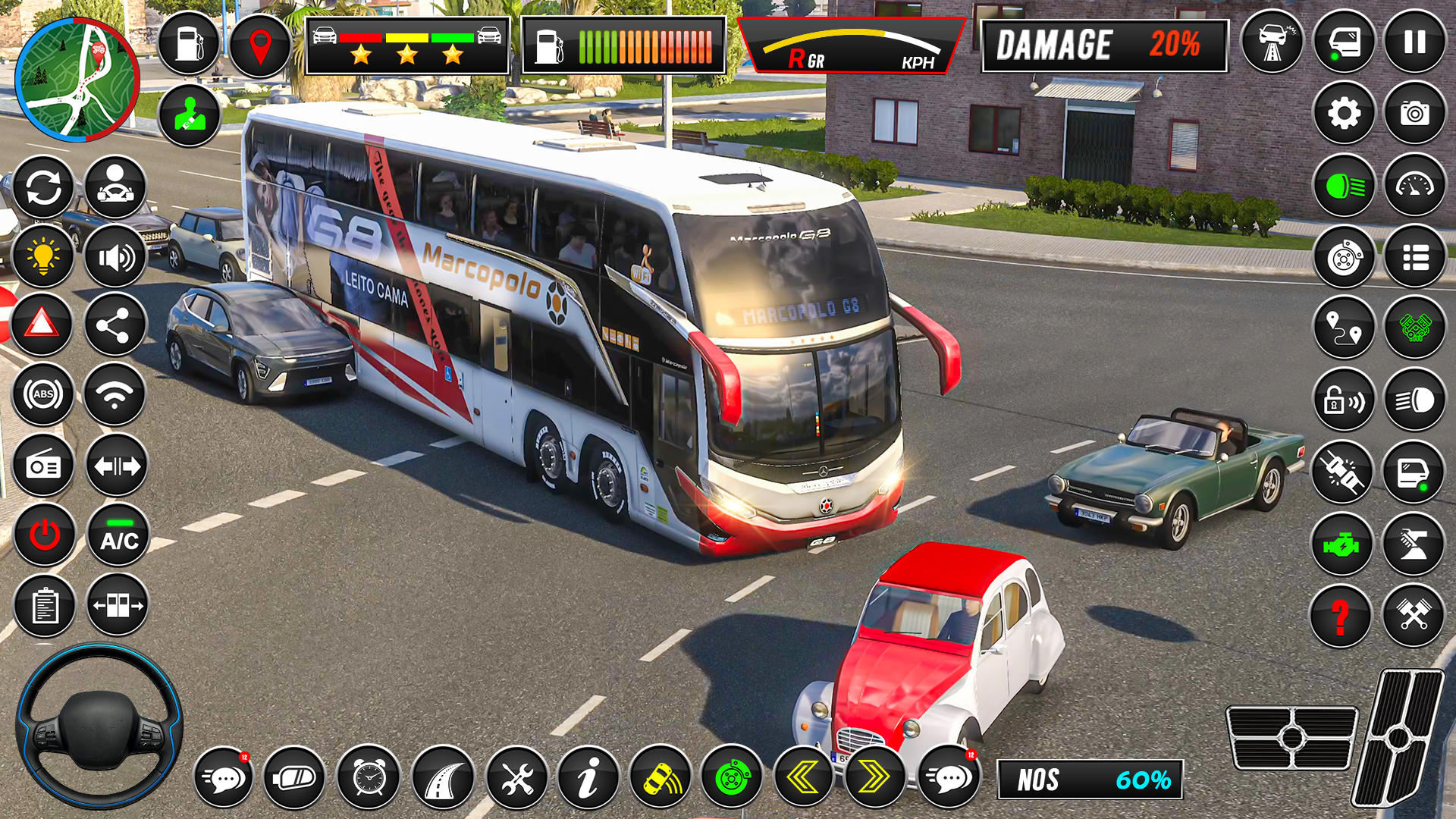Select the red location pin icon

[260, 45]
